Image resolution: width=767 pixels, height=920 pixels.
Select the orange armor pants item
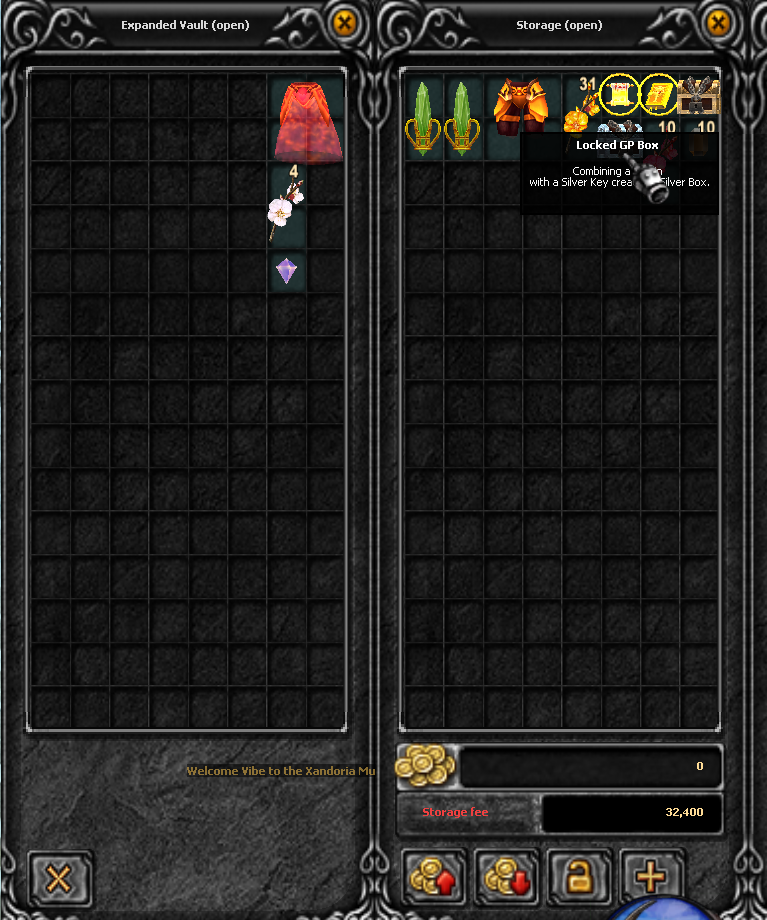tap(521, 107)
